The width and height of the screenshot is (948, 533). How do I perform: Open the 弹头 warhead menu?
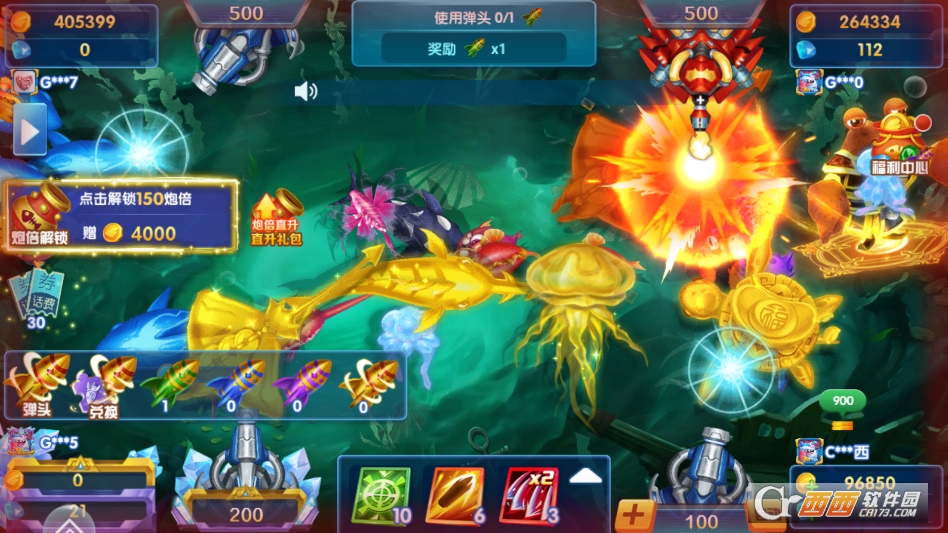click(x=37, y=384)
